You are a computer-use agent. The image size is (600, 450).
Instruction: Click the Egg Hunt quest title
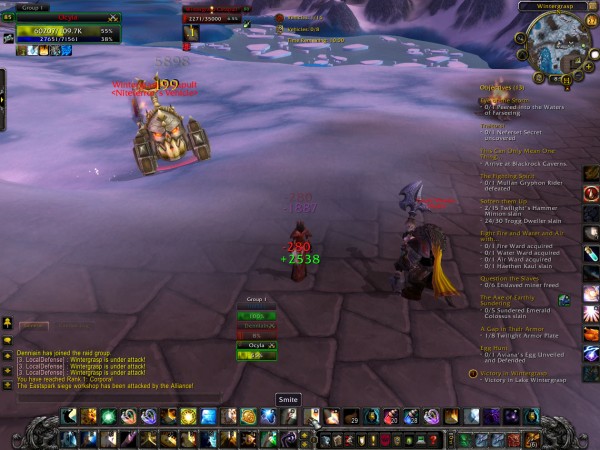point(493,347)
